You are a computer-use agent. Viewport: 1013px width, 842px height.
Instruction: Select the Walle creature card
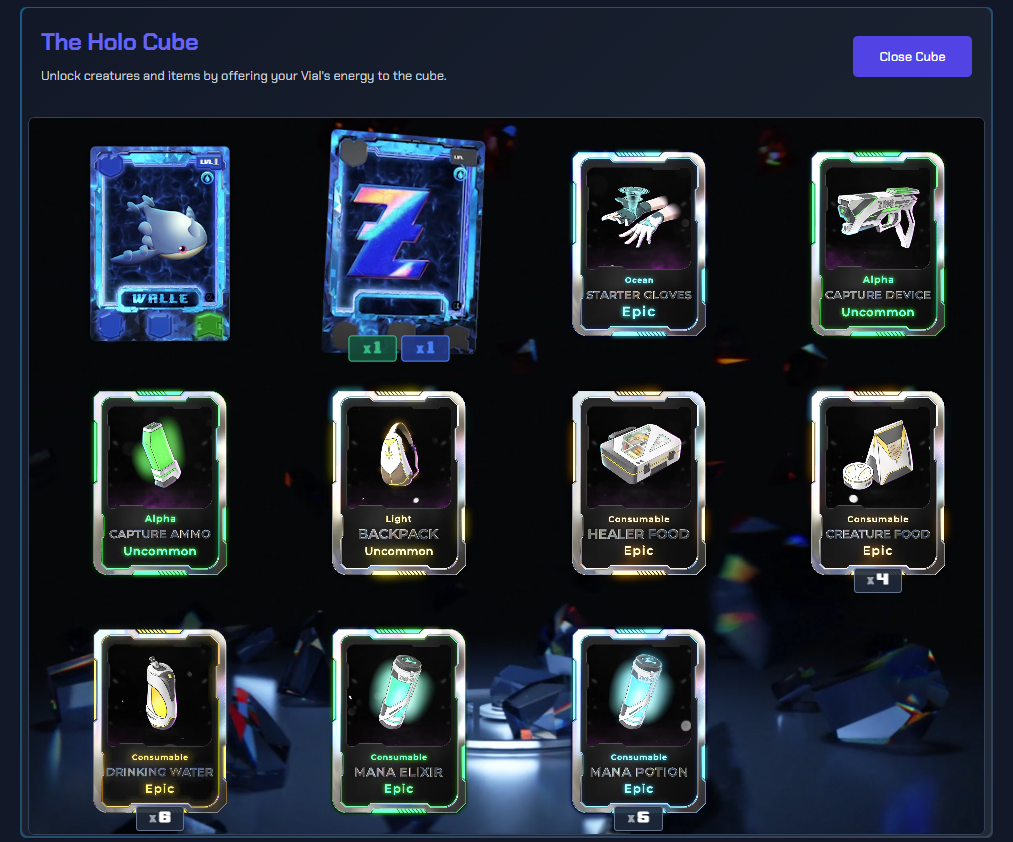pos(160,244)
